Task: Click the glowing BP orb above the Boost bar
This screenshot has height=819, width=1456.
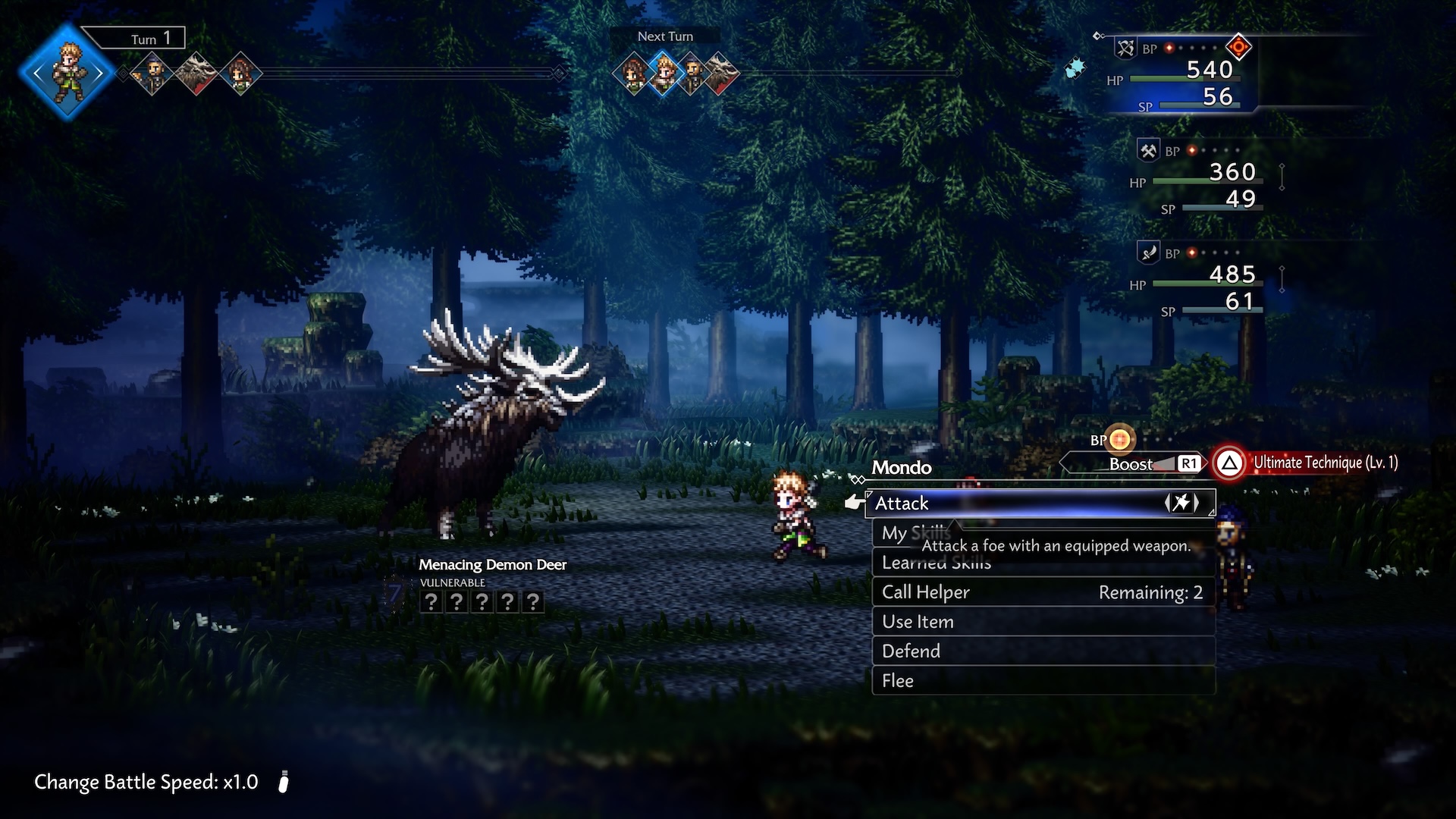Action: 1120,439
